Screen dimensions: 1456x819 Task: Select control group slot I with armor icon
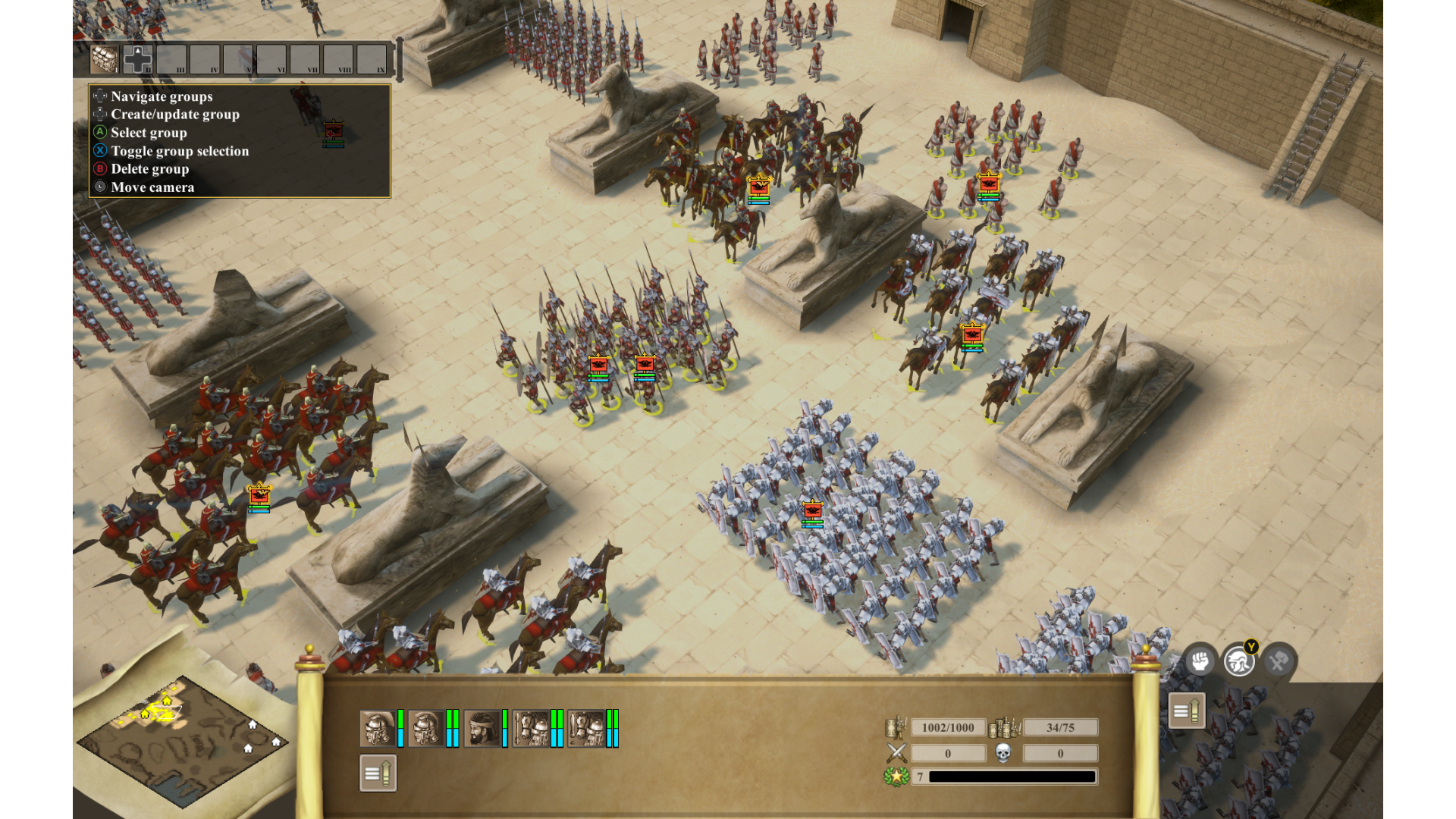(105, 59)
